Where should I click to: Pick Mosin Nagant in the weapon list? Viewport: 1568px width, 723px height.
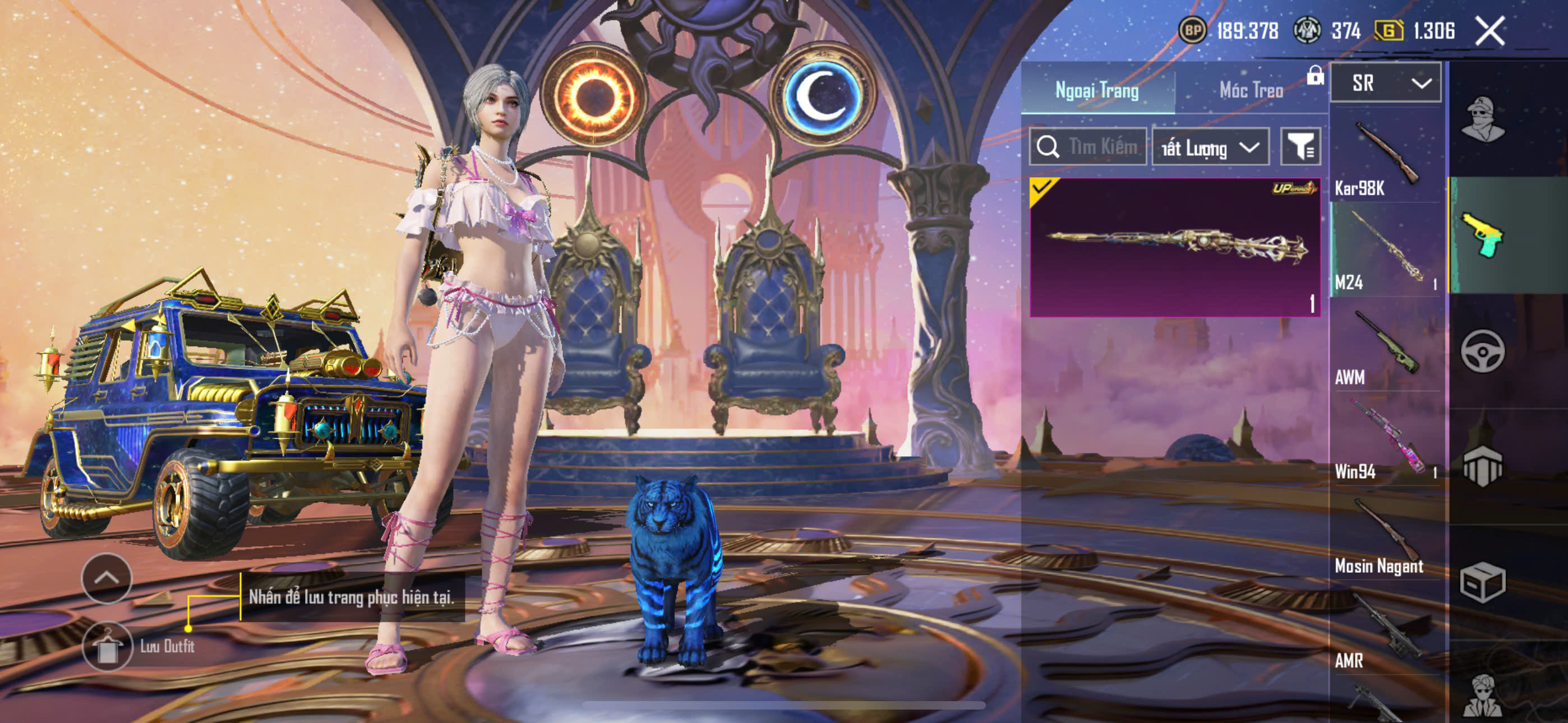(x=1386, y=534)
